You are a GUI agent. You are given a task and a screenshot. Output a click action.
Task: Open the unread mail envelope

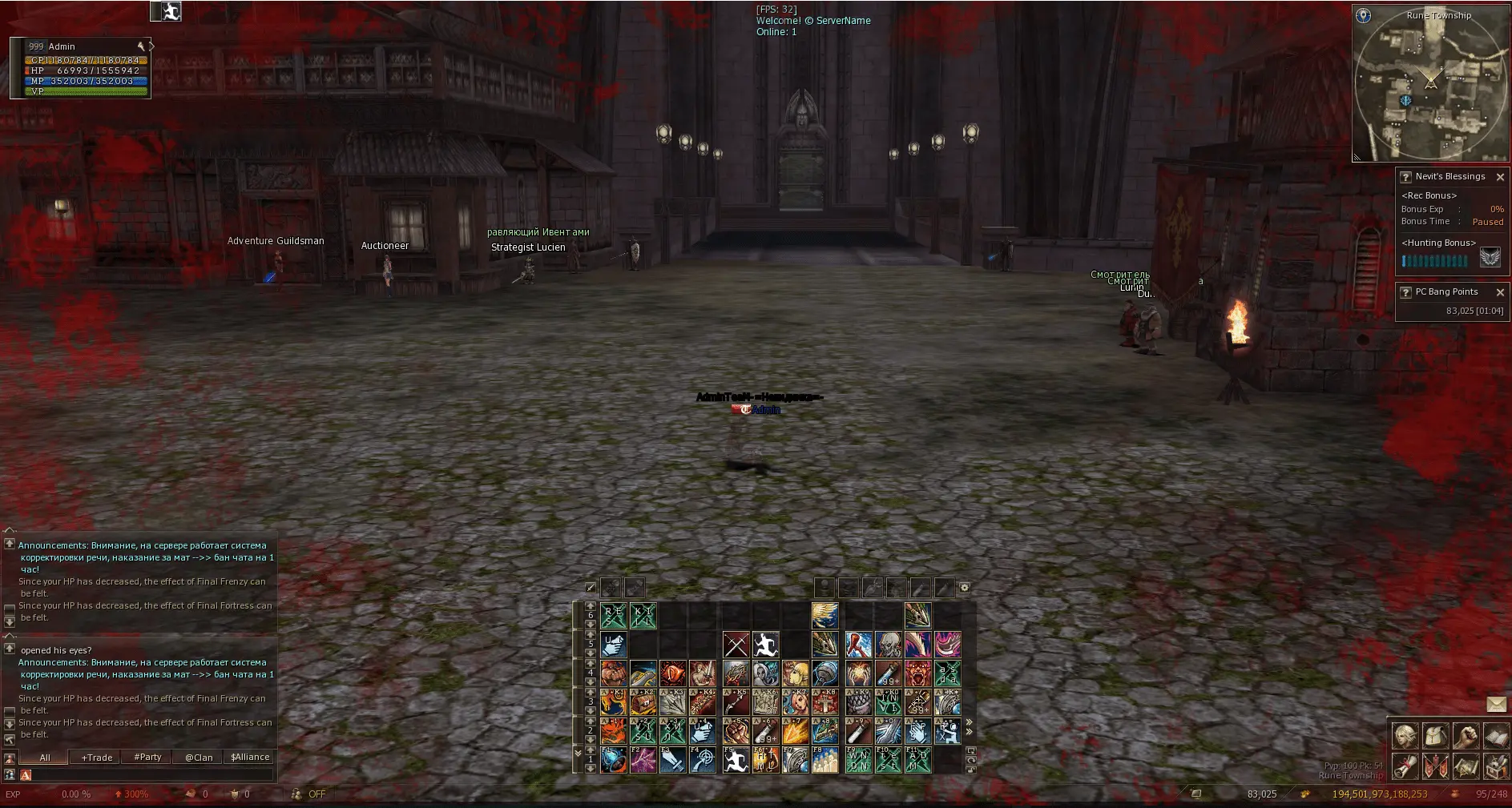1496,704
